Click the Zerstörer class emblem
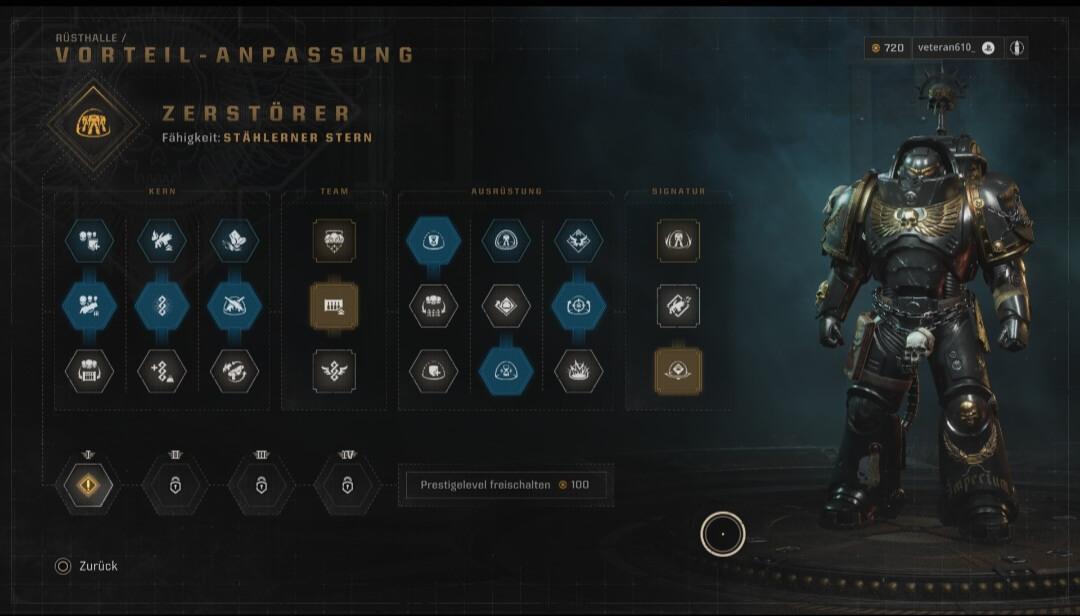 click(94, 123)
